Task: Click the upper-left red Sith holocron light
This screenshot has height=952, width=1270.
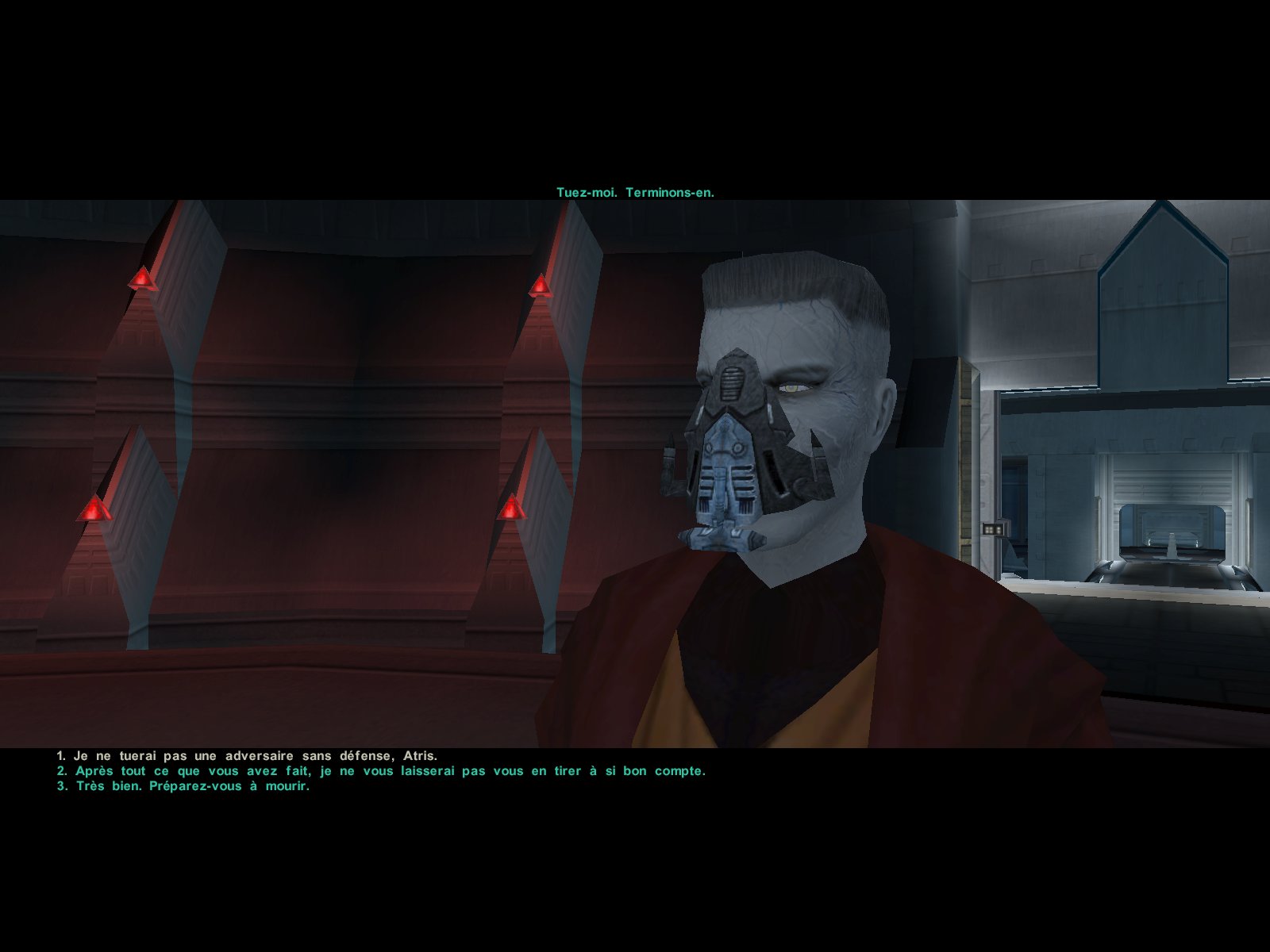Action: pos(143,278)
